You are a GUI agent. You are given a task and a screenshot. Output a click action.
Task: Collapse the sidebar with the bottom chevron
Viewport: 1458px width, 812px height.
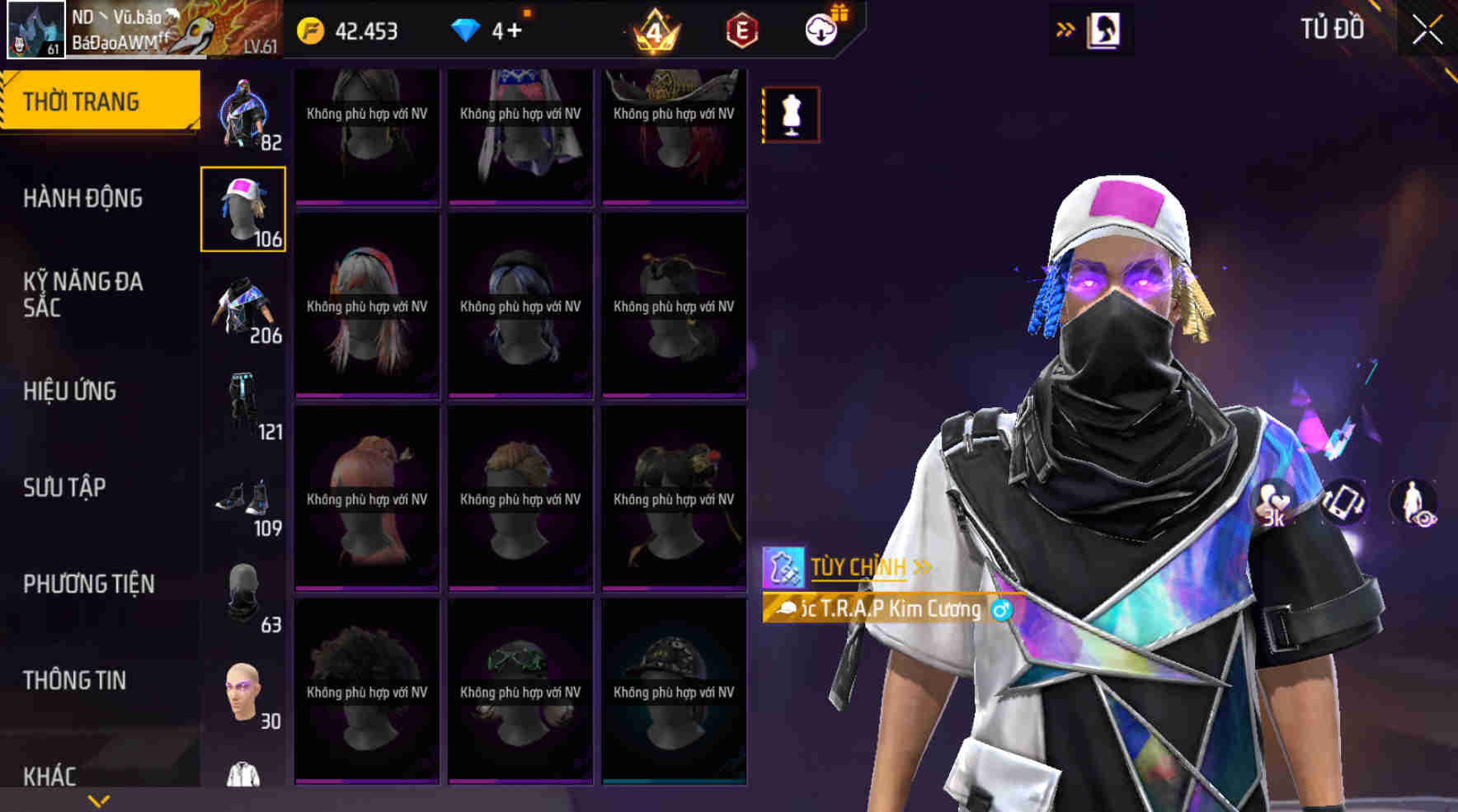click(x=99, y=797)
